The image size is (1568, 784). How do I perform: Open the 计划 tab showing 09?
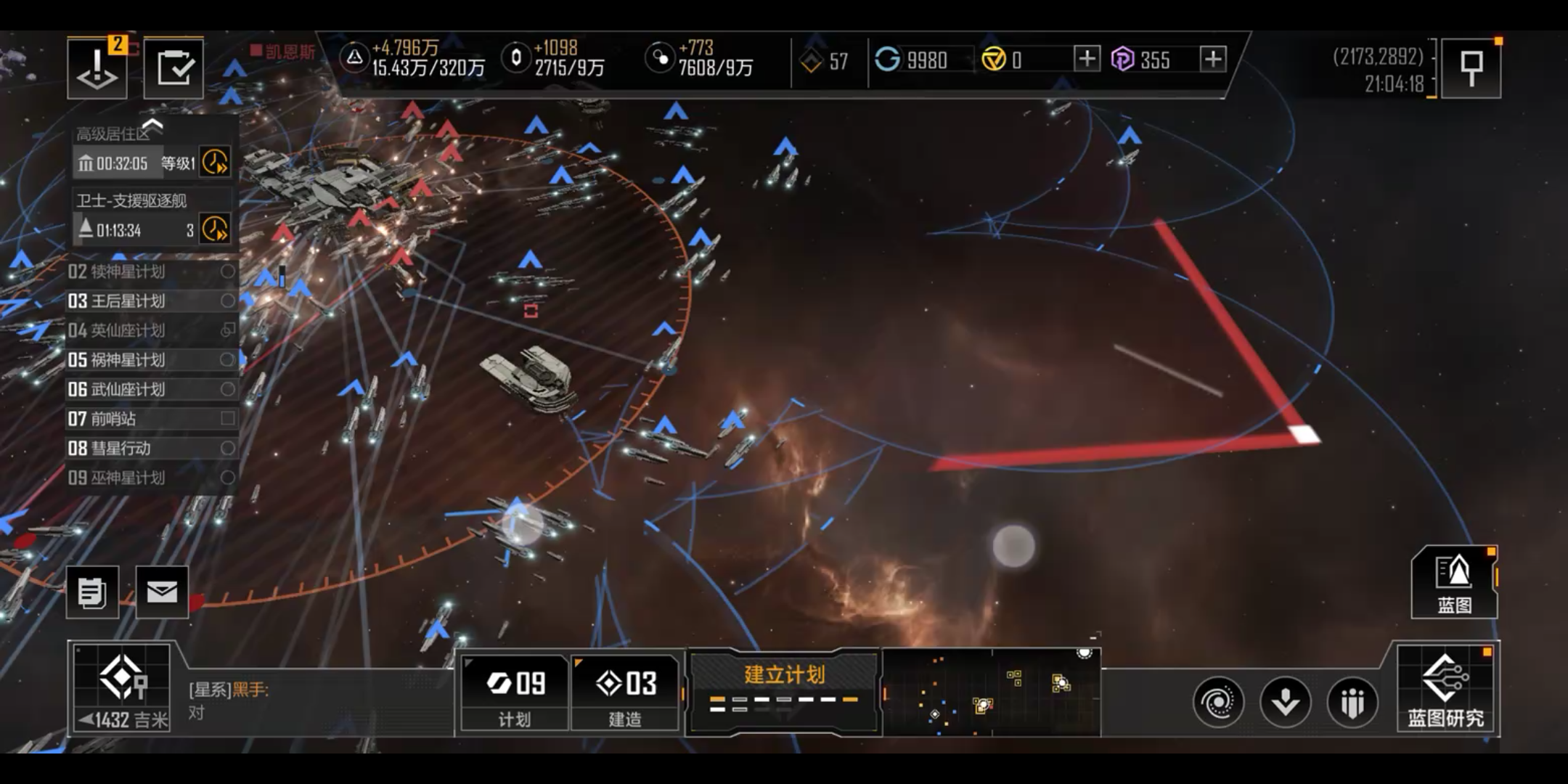(x=515, y=693)
